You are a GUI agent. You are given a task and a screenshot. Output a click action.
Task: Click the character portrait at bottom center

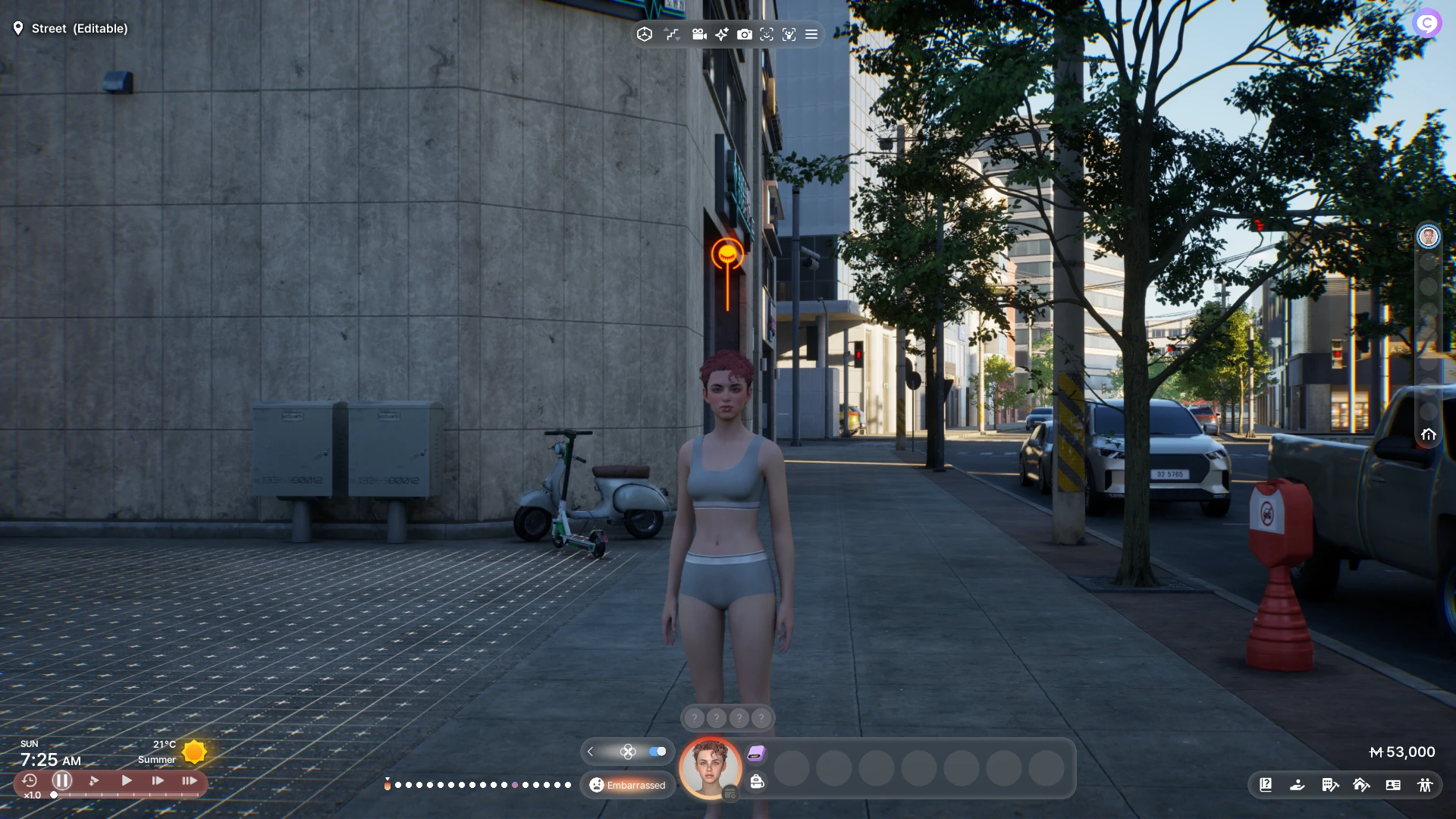click(711, 767)
